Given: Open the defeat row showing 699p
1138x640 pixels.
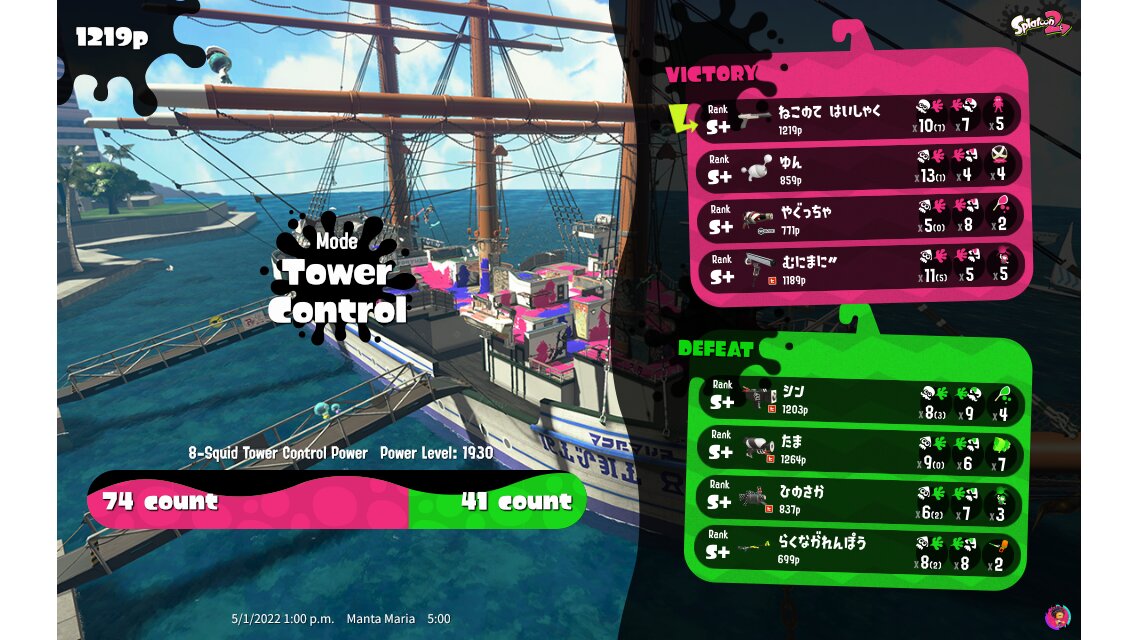Looking at the screenshot, I should click(x=860, y=550).
